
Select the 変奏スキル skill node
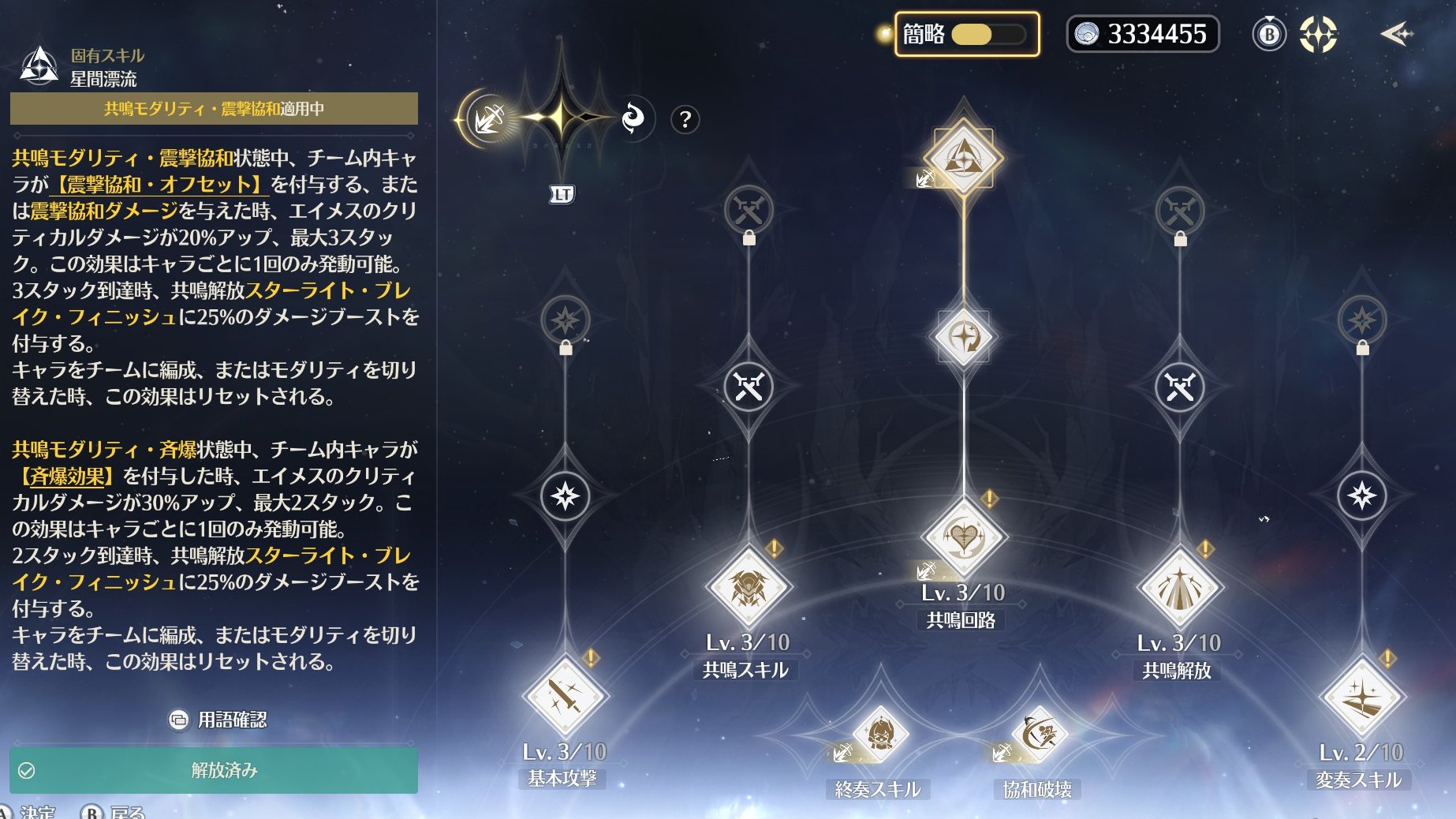(1361, 697)
